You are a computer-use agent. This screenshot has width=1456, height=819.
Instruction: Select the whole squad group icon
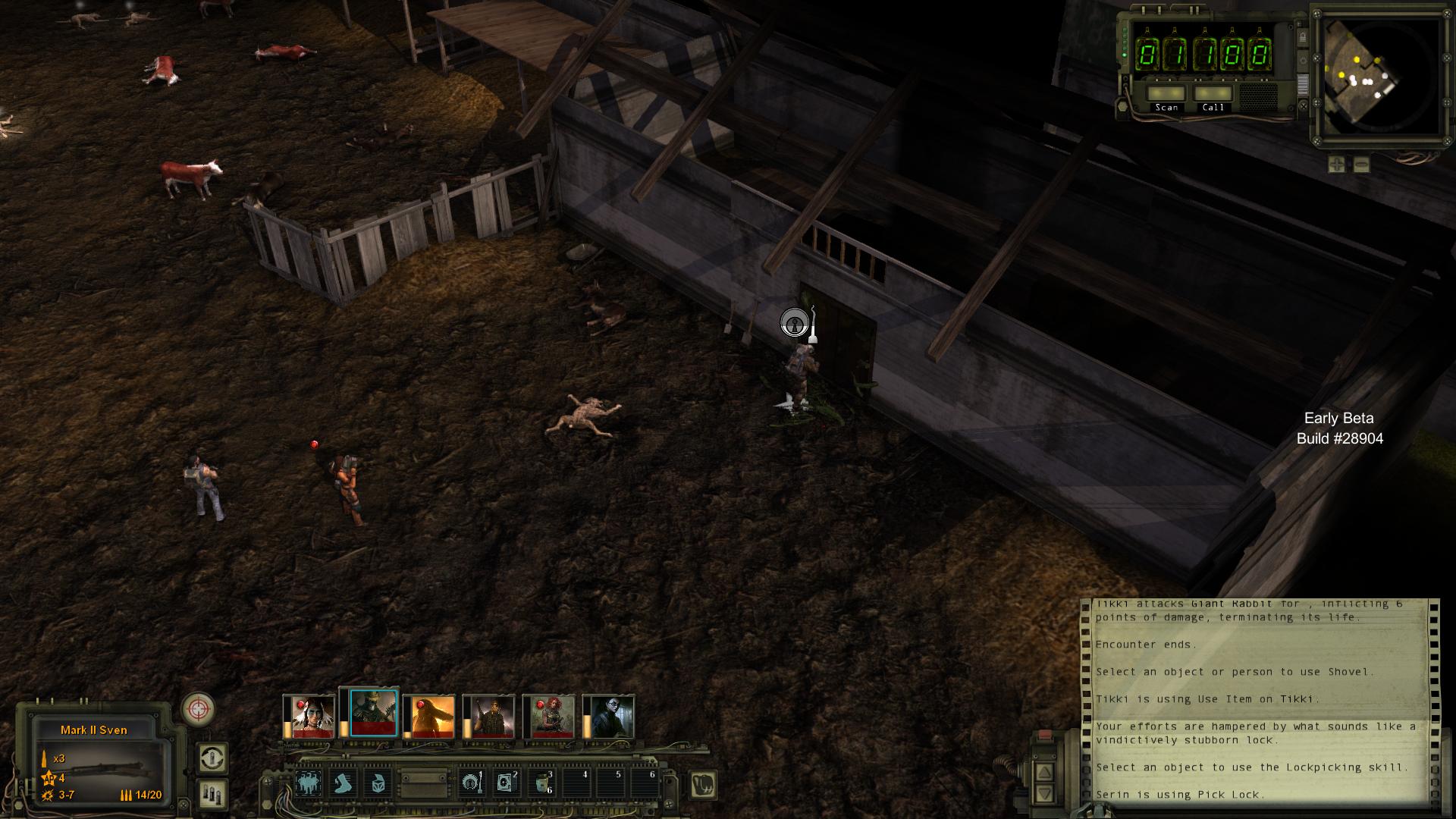[308, 783]
